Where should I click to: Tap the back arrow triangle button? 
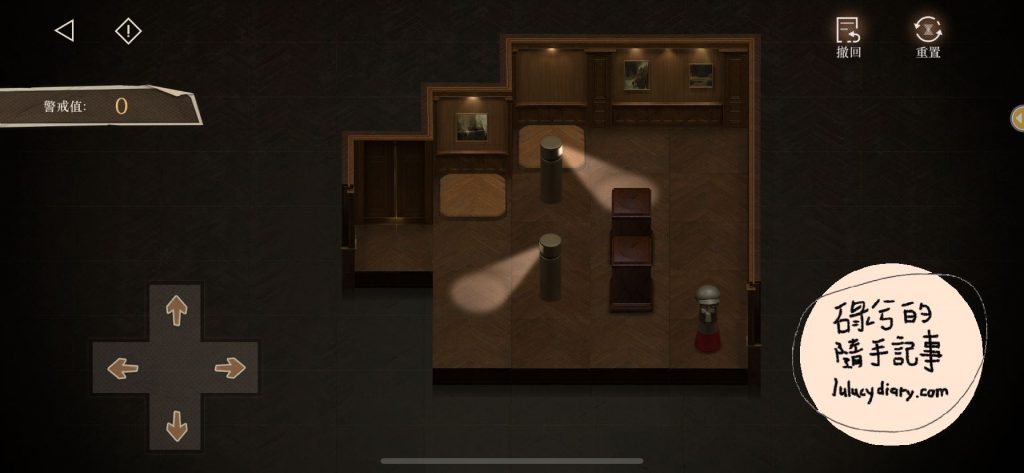[x=64, y=31]
